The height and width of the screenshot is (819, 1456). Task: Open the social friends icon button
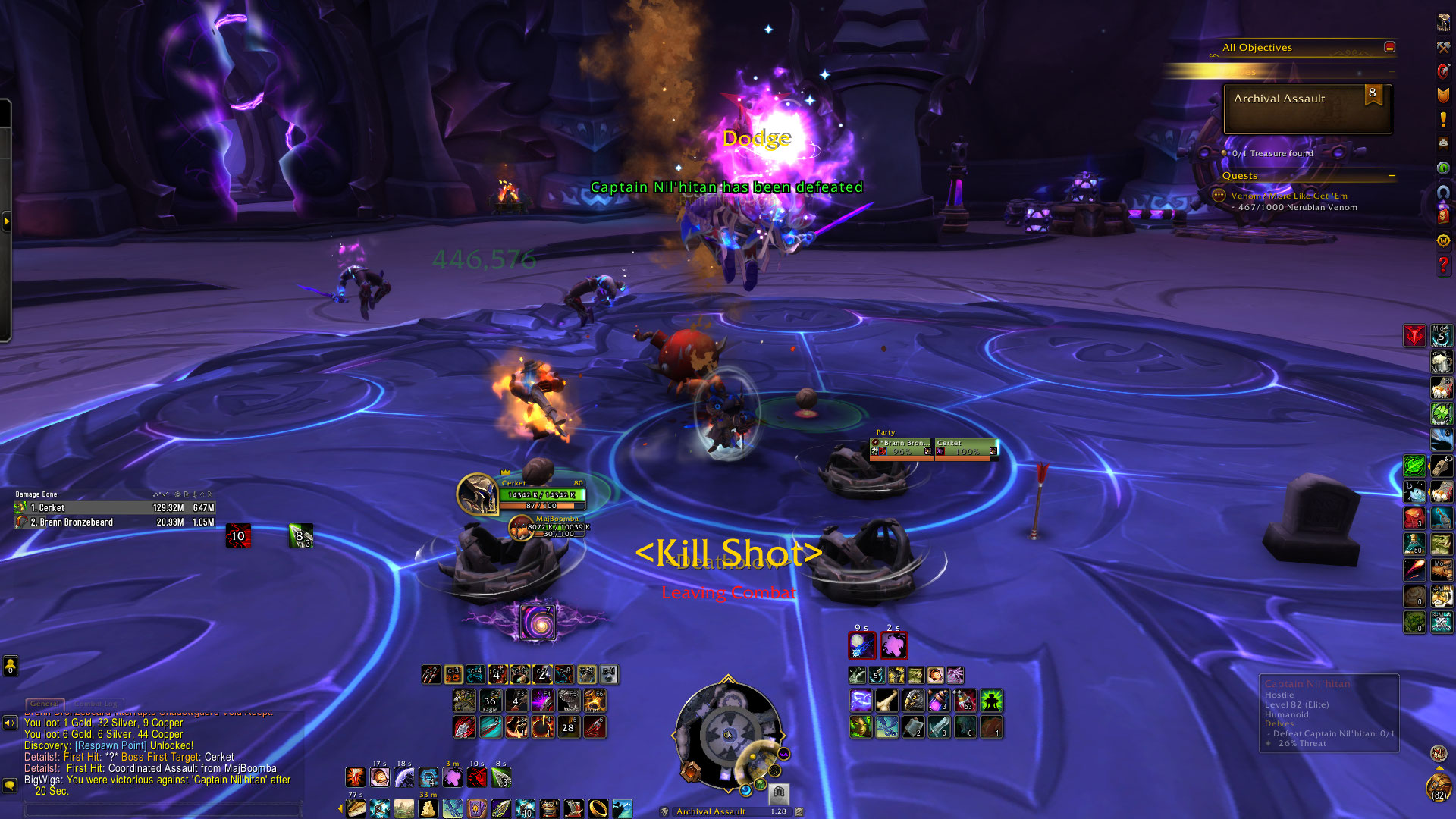click(10, 666)
